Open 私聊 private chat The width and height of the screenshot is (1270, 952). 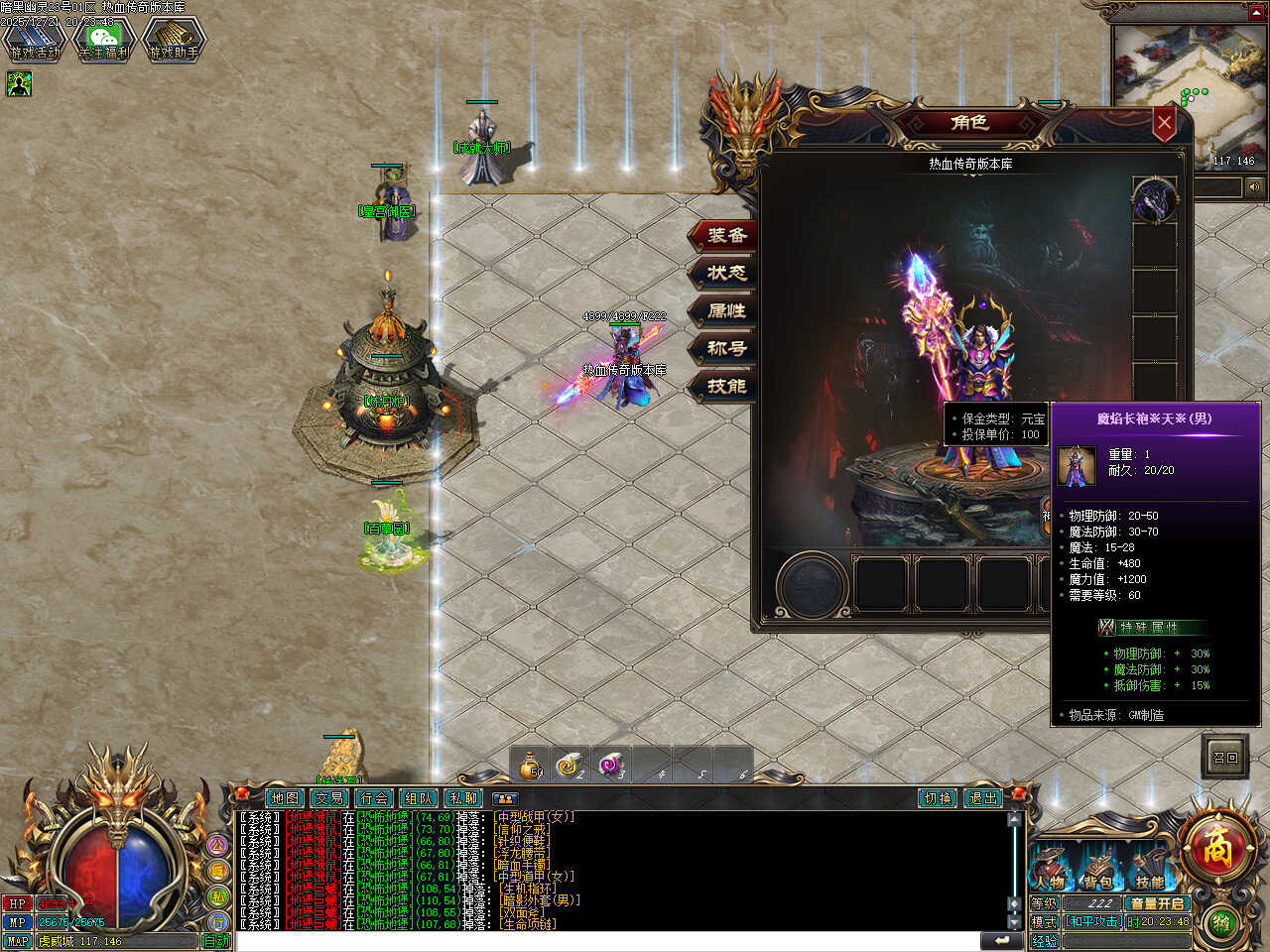coord(463,798)
